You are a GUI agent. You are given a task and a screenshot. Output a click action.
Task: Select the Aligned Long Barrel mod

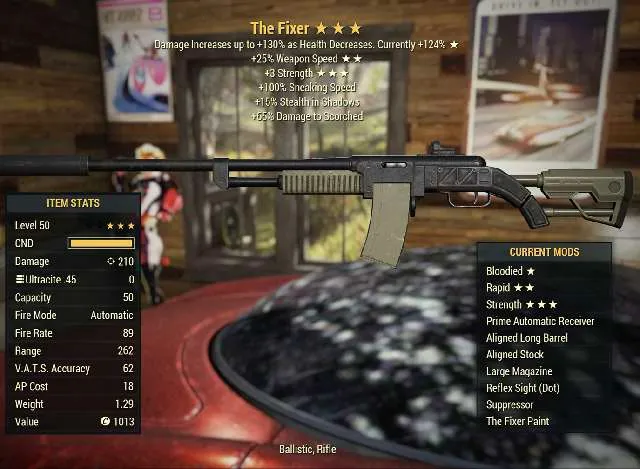click(x=530, y=338)
